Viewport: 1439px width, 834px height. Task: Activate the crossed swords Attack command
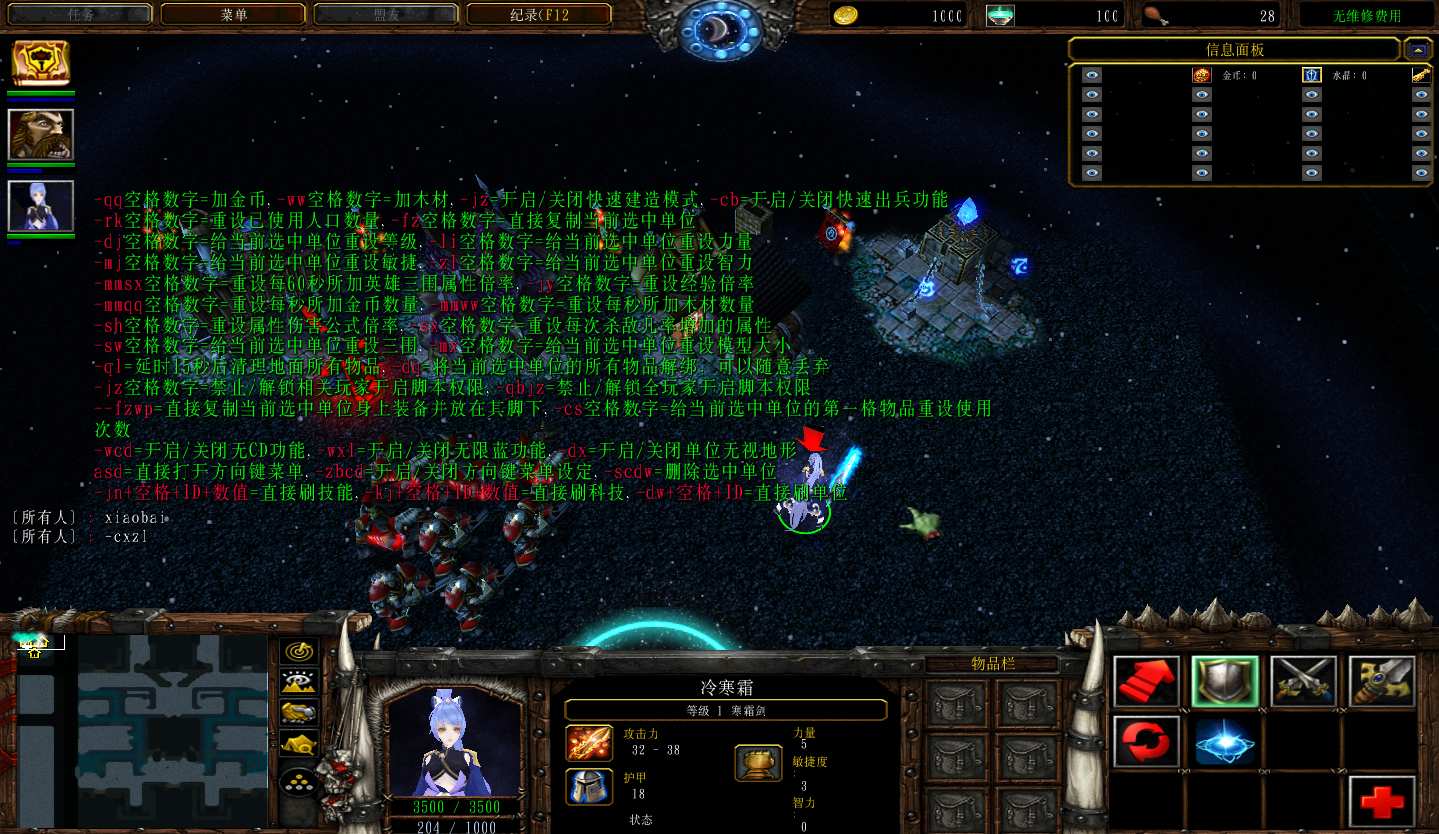coord(1304,682)
